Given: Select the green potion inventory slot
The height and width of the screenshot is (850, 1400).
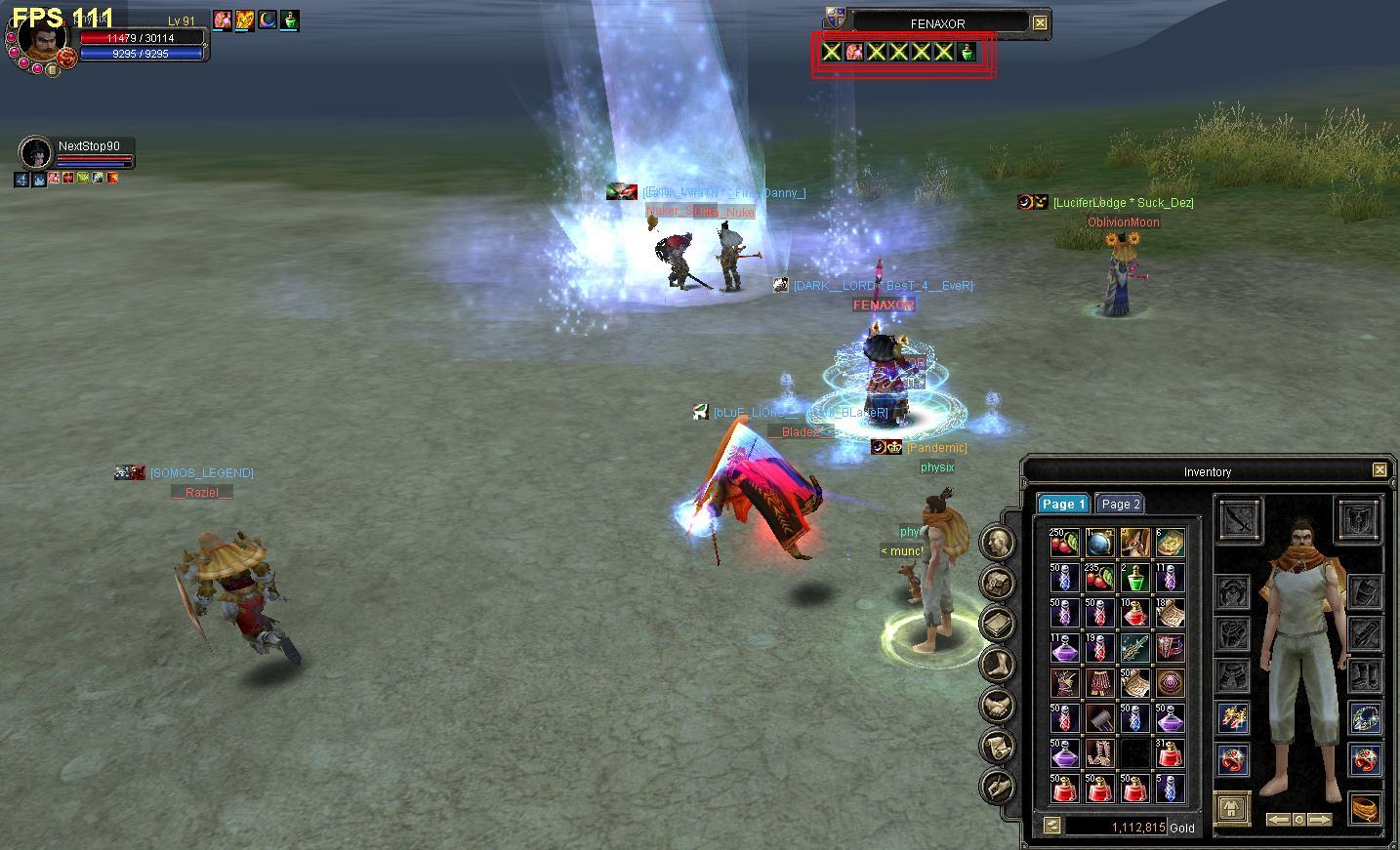Looking at the screenshot, I should coord(1133,578).
